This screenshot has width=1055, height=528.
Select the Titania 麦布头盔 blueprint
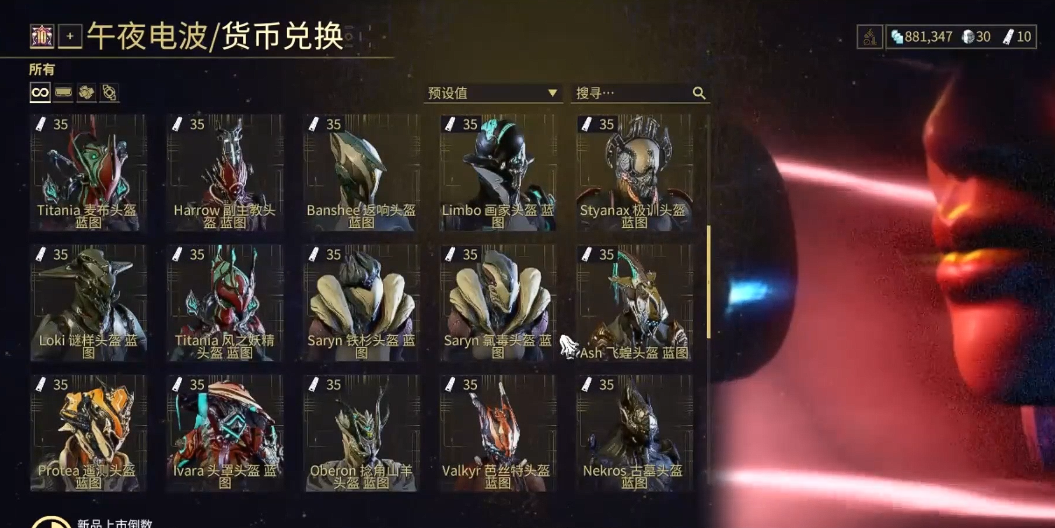88,172
